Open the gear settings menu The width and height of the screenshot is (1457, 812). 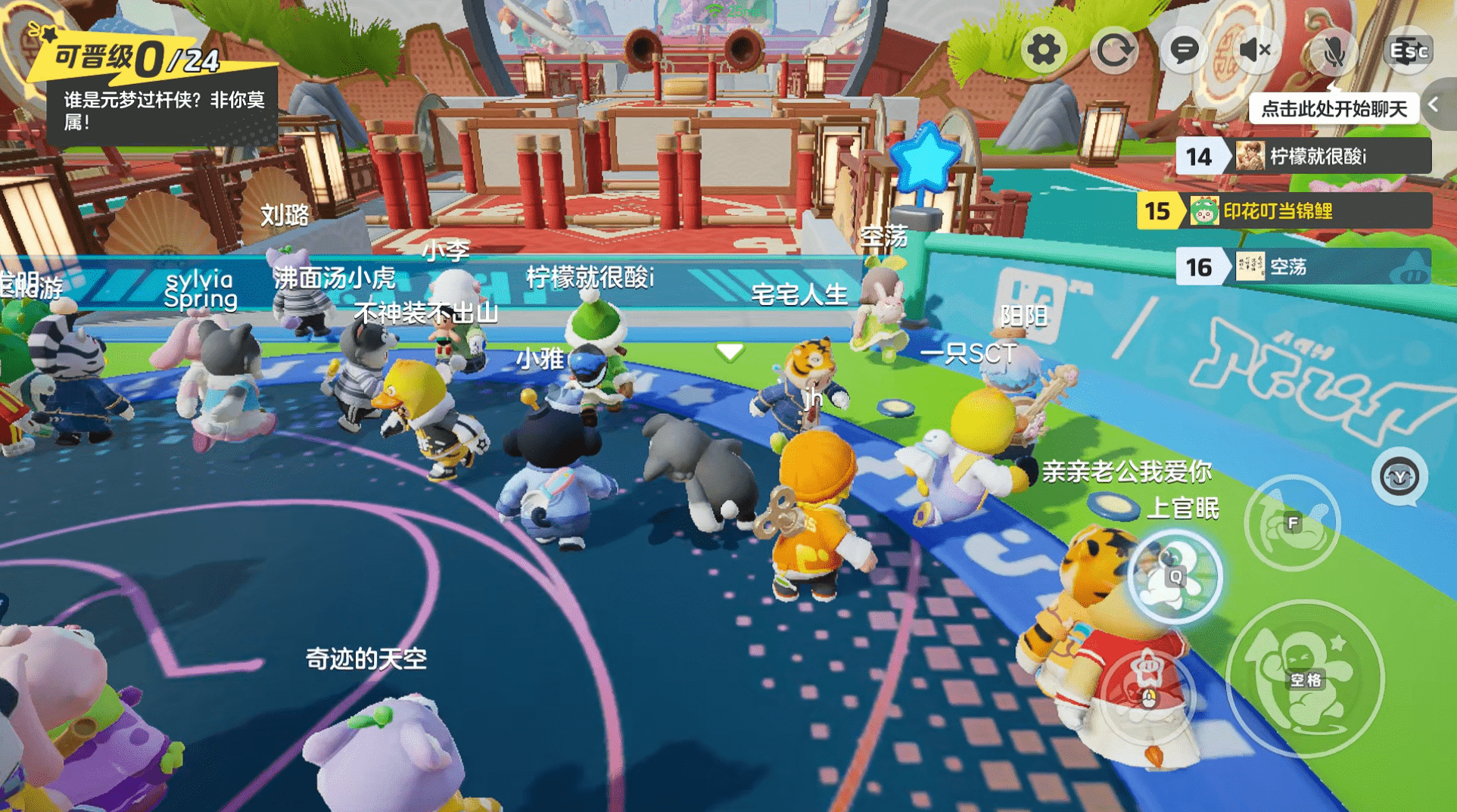pyautogui.click(x=1044, y=51)
